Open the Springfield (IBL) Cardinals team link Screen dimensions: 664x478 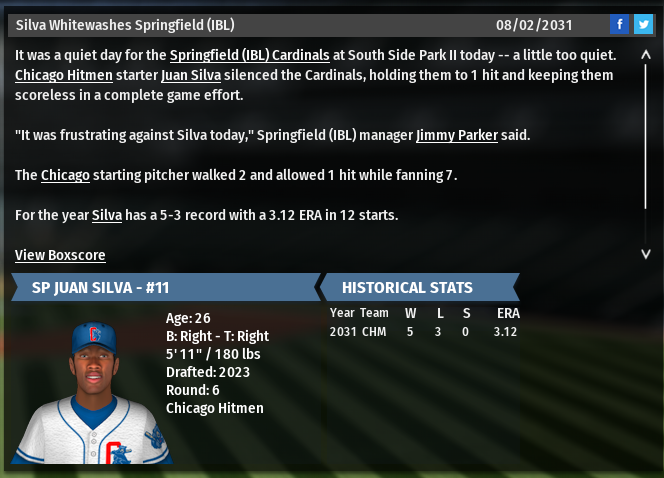pos(248,55)
